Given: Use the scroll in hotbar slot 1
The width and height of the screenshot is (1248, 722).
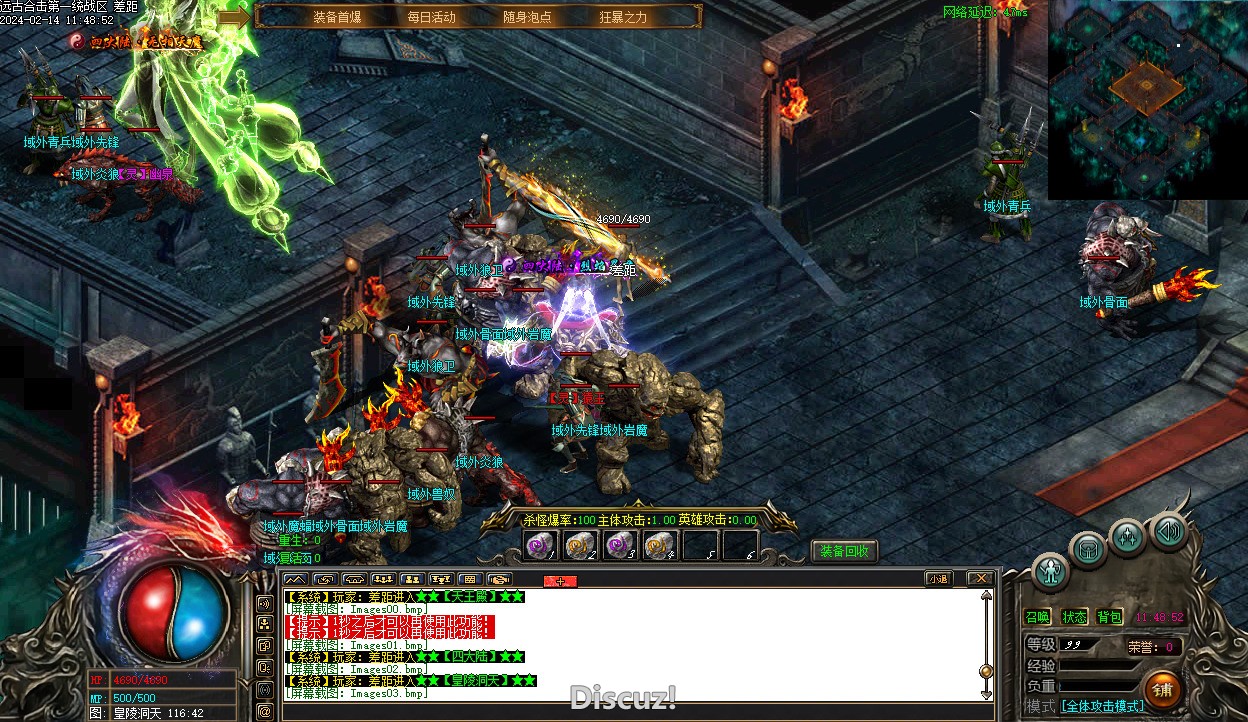Looking at the screenshot, I should coord(541,545).
